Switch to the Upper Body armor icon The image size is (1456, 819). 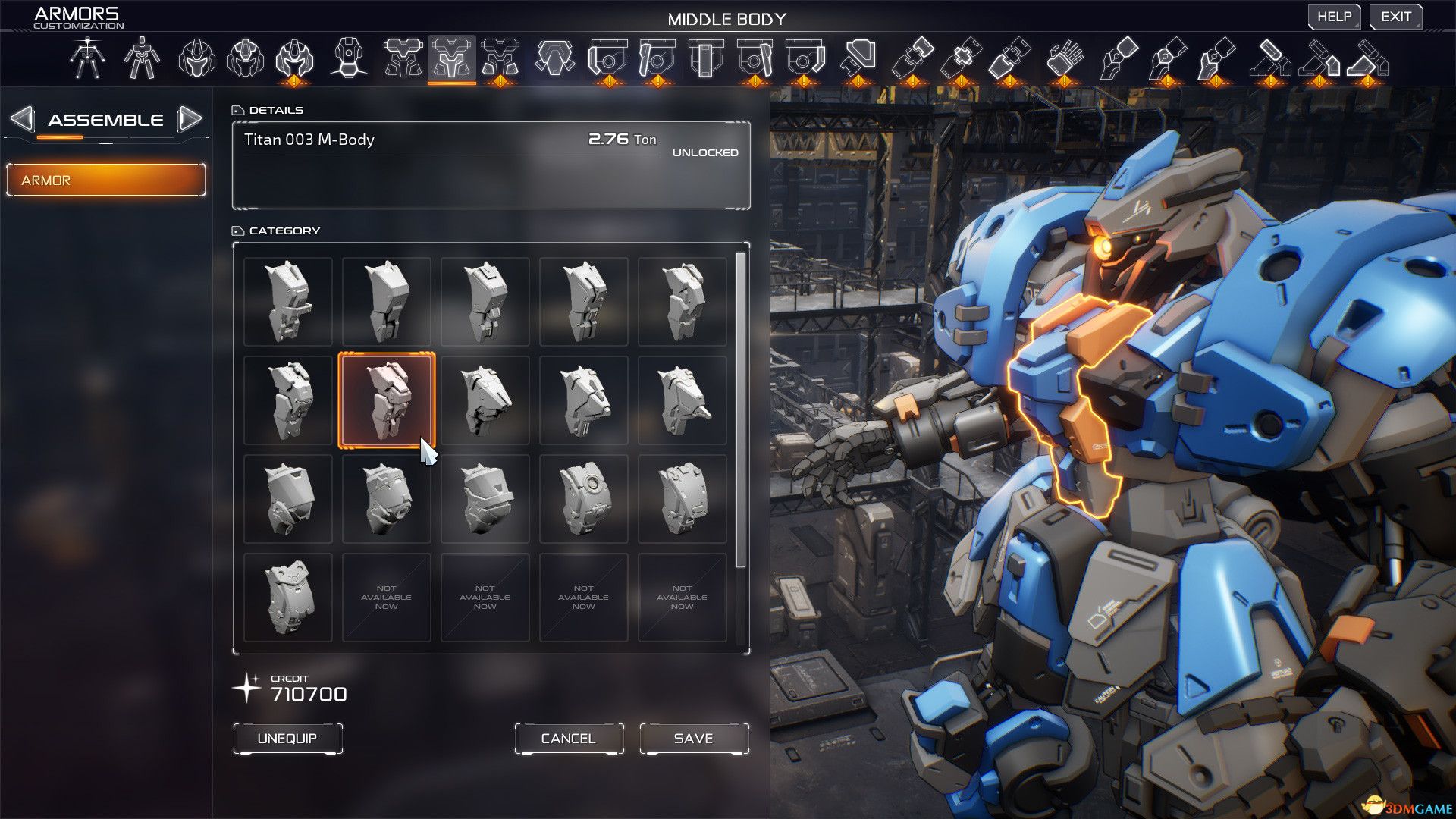click(x=402, y=57)
